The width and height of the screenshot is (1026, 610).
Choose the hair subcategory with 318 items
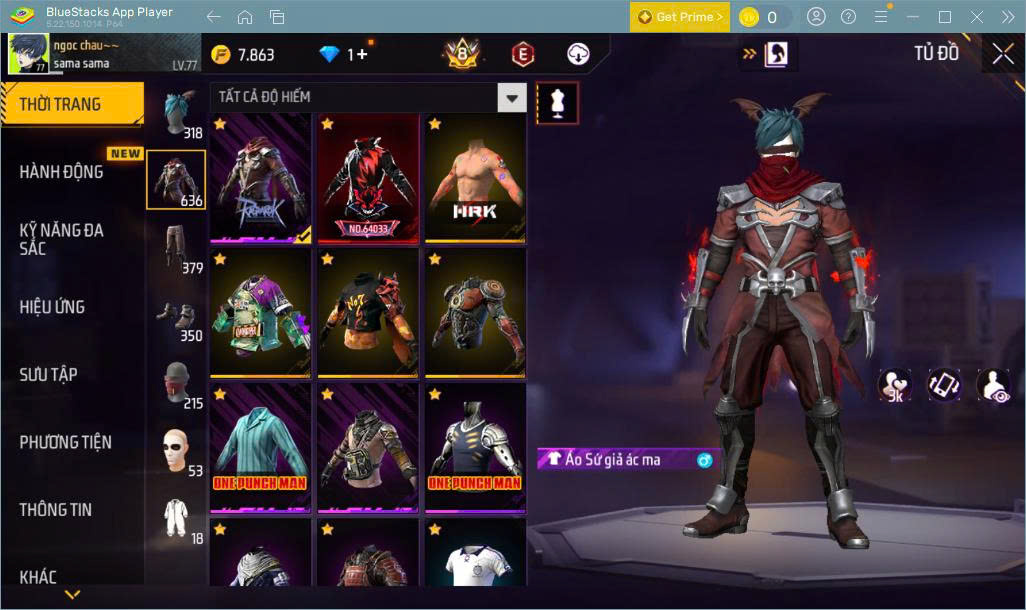177,114
